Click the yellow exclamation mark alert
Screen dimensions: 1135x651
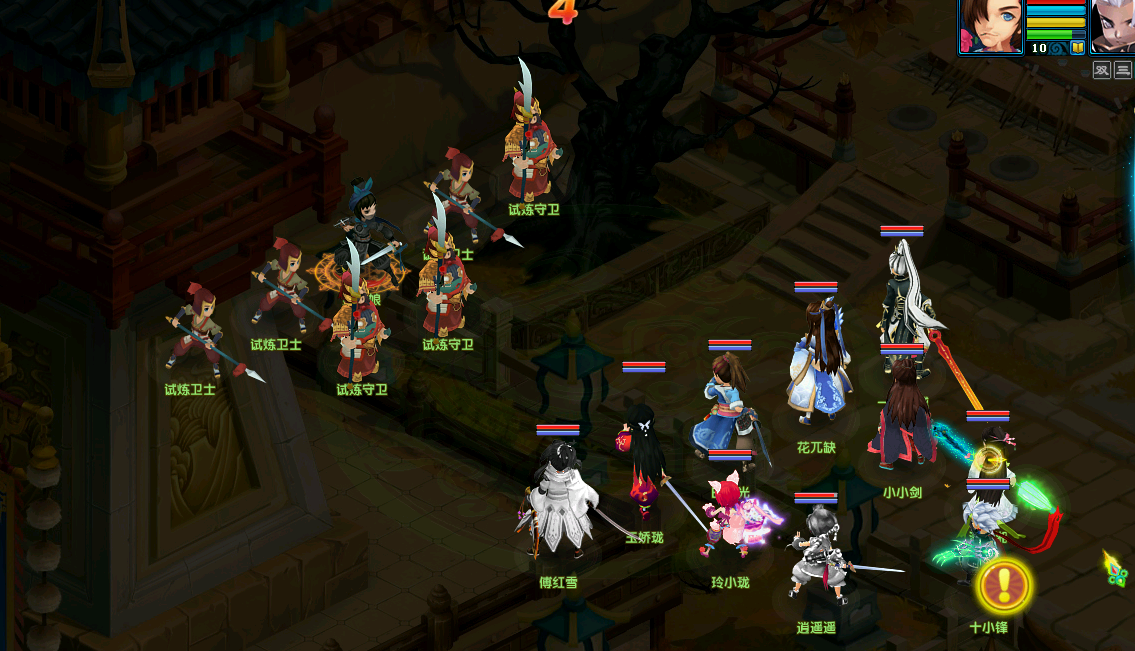pyautogui.click(x=1003, y=585)
